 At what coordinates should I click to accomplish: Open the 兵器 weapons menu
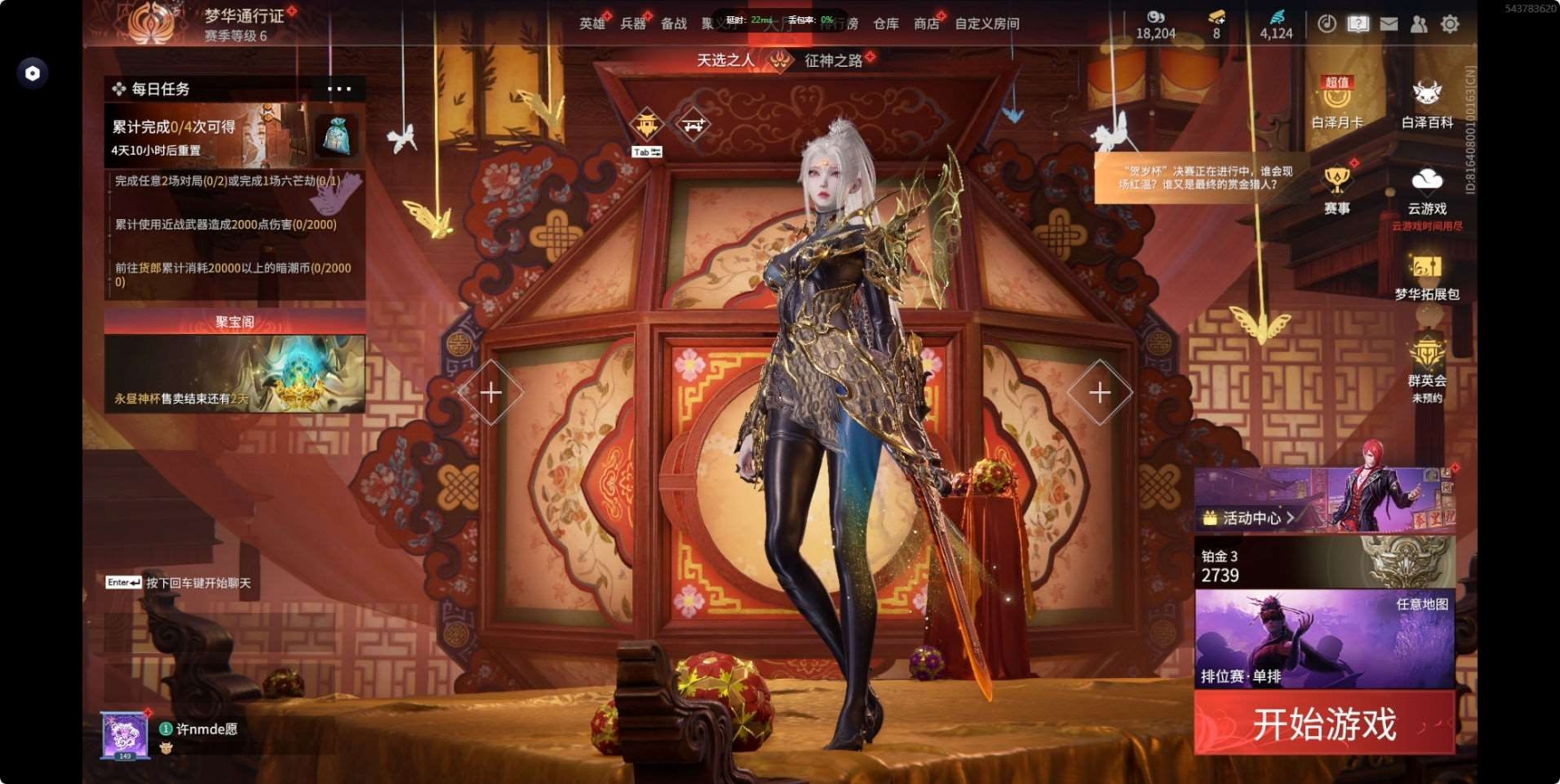click(632, 24)
